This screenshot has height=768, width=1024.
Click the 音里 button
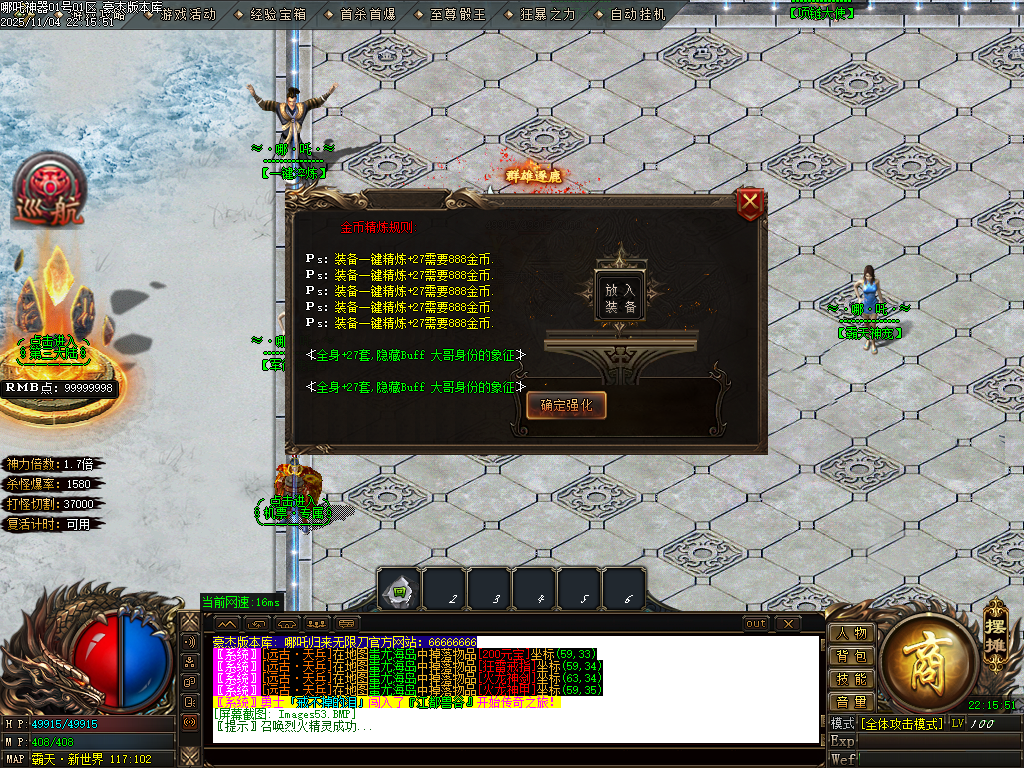[x=851, y=702]
